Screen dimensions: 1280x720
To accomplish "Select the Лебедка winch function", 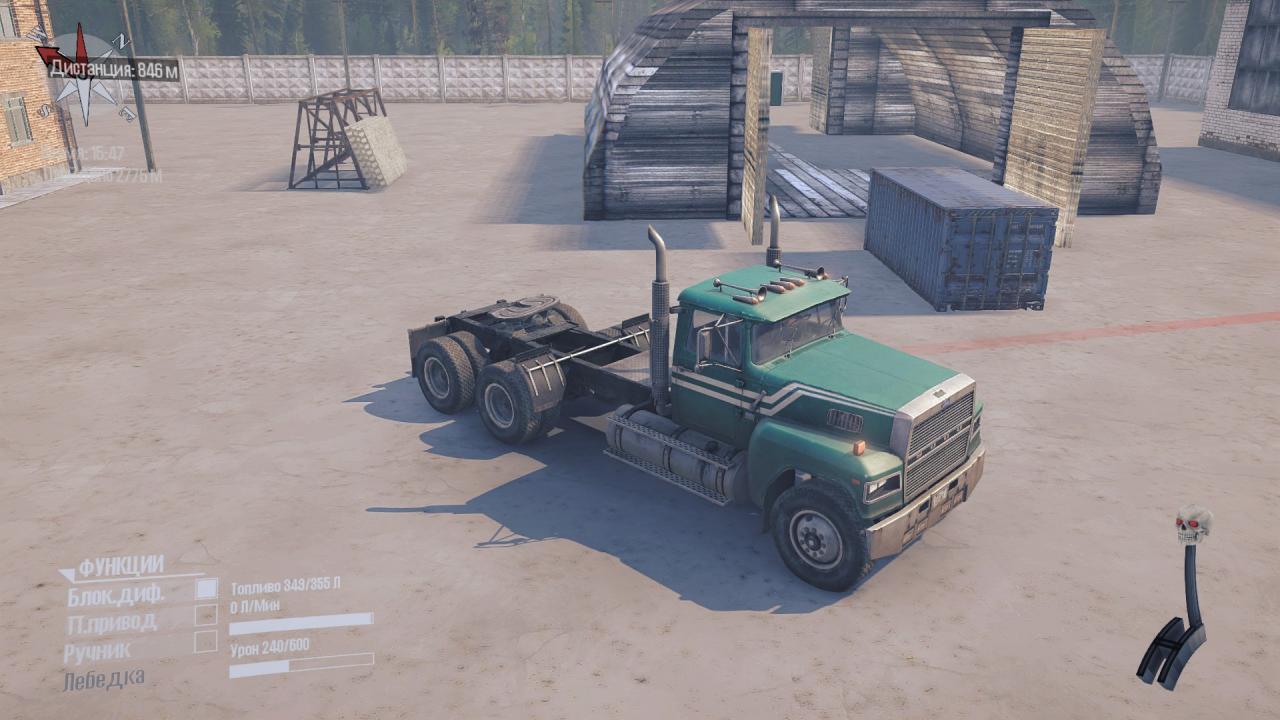I will click(103, 680).
